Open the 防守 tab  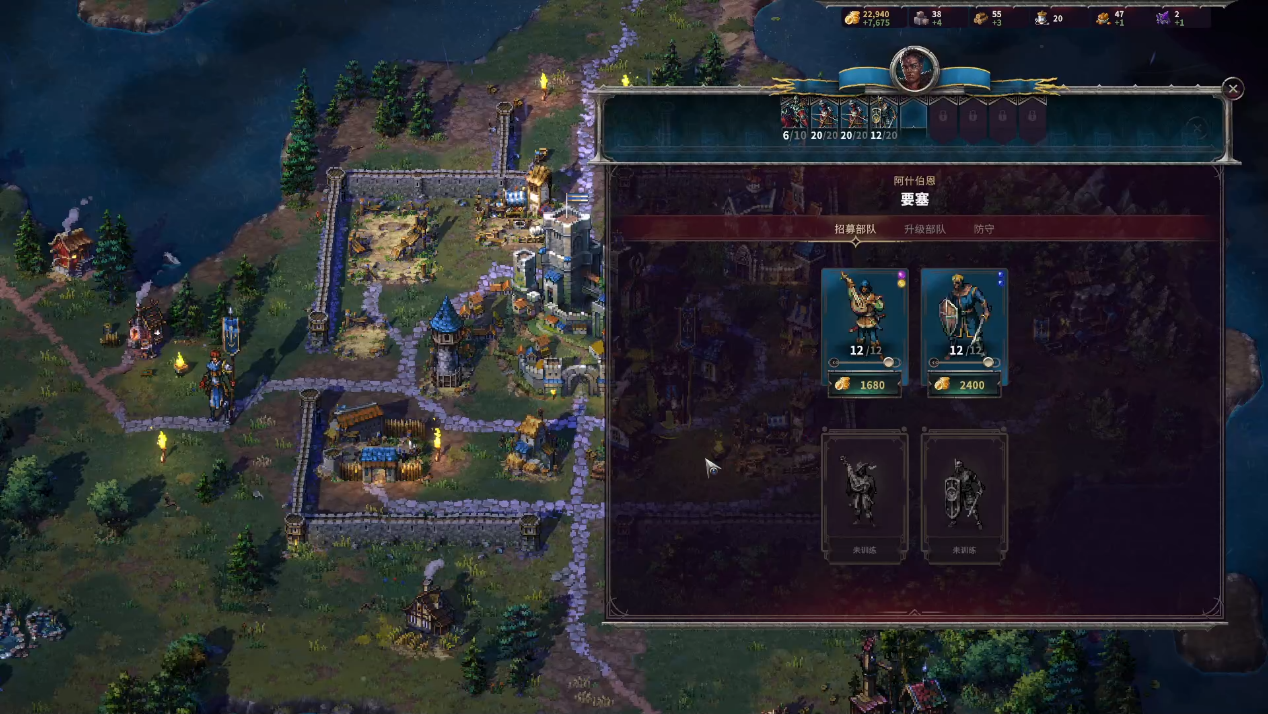coord(984,229)
